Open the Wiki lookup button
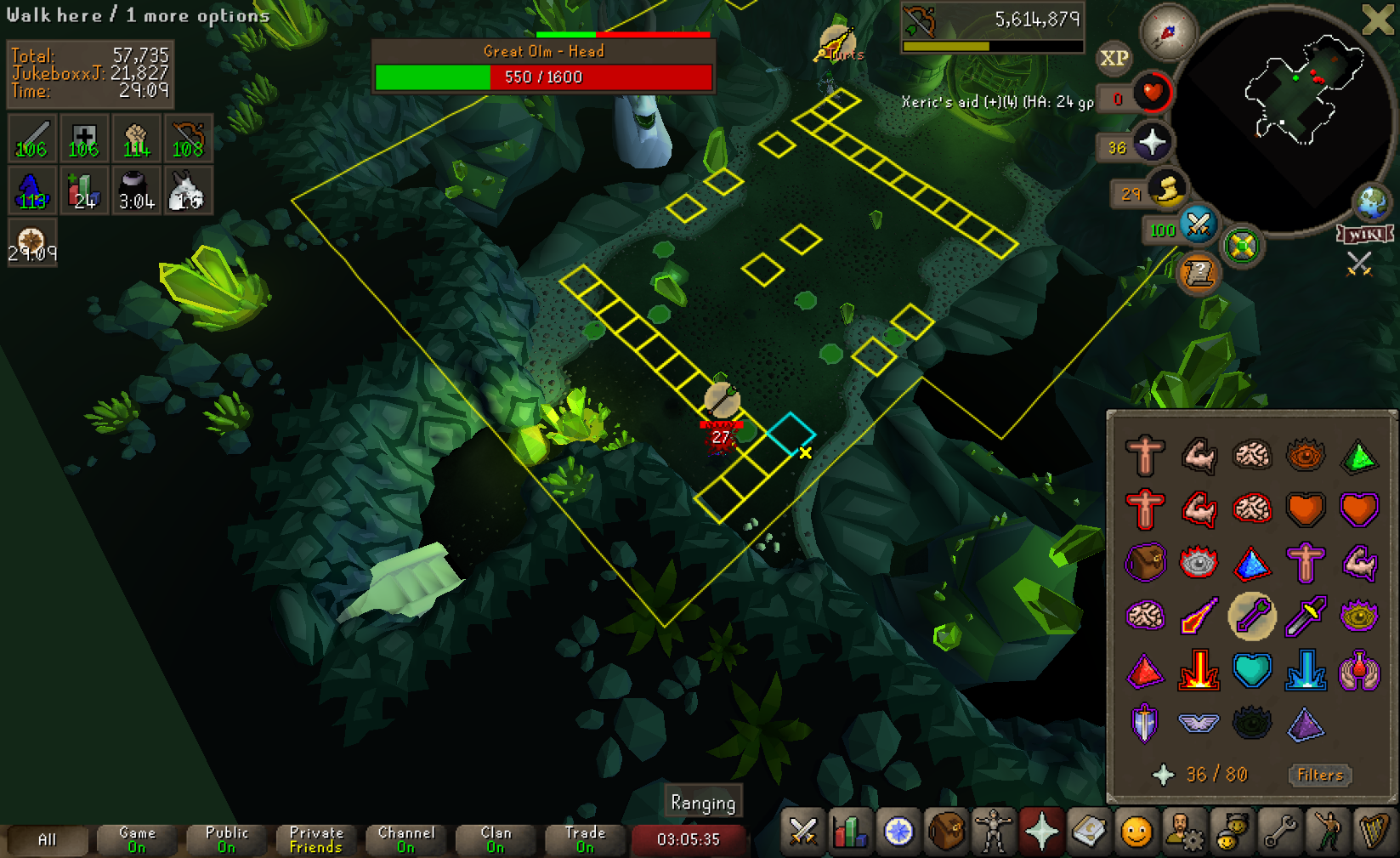This screenshot has height=858, width=1400. click(1365, 234)
